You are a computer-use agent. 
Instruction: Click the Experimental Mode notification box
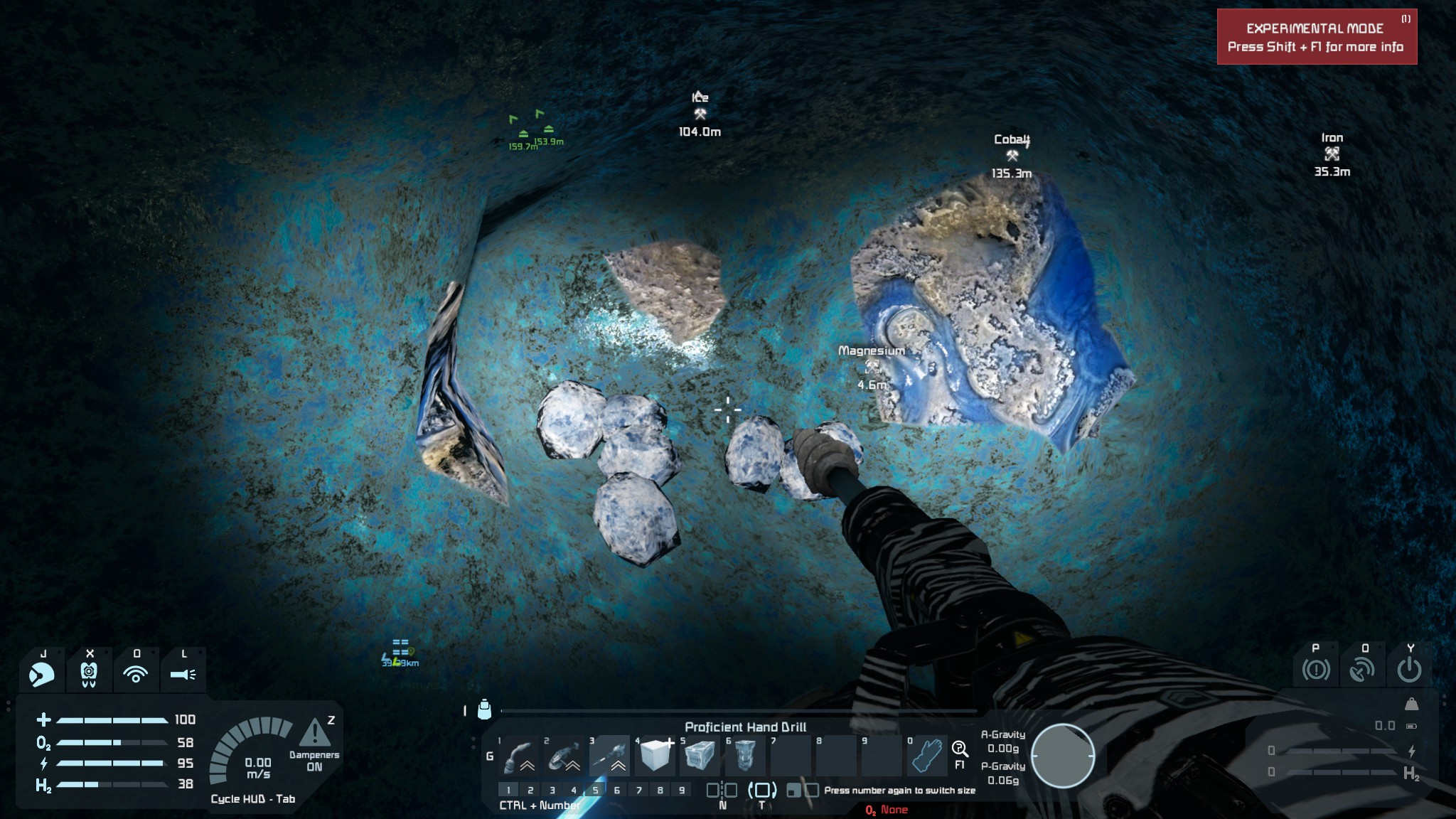(x=1317, y=37)
